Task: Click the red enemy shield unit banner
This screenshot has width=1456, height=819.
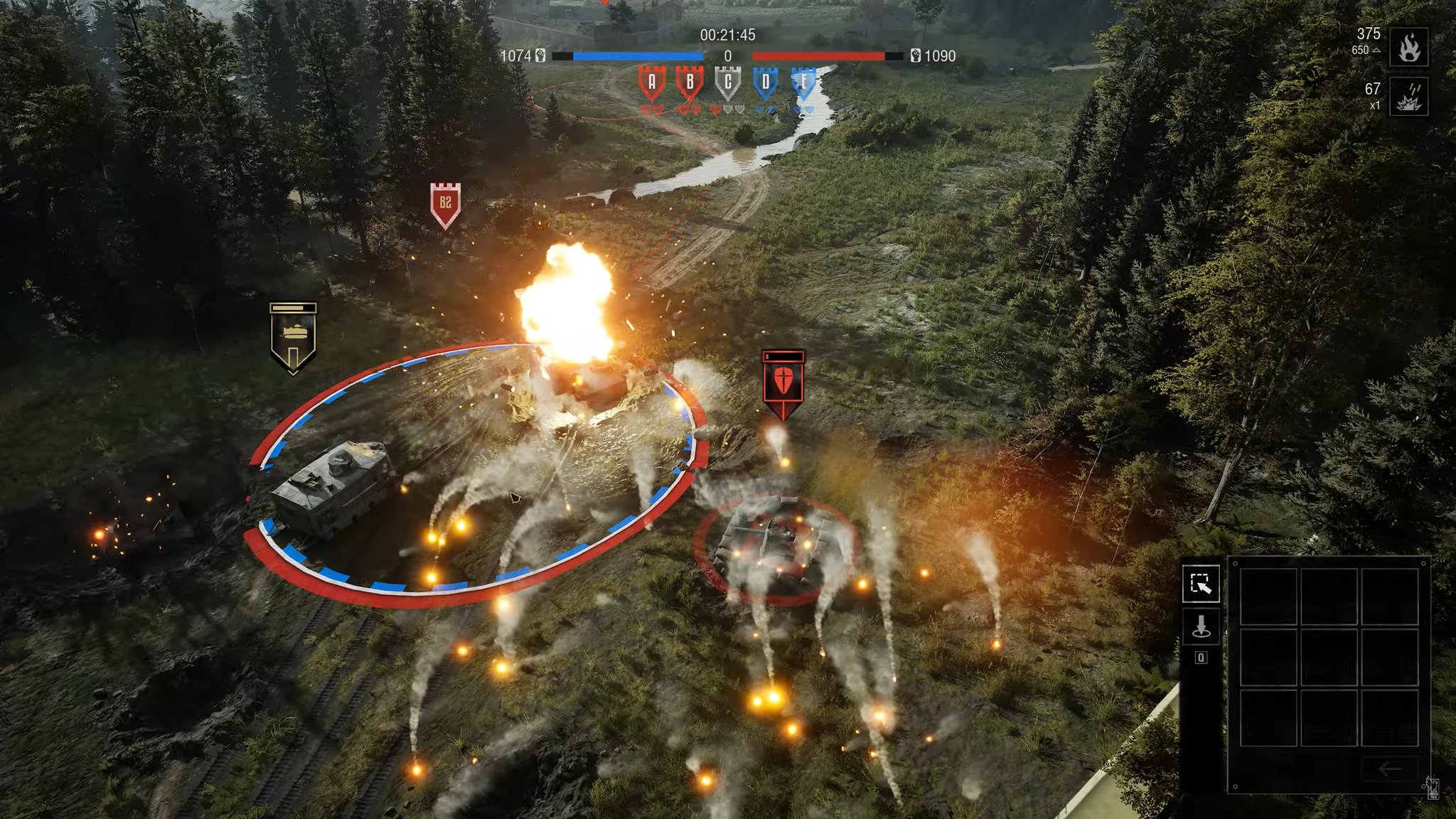Action: point(782,382)
